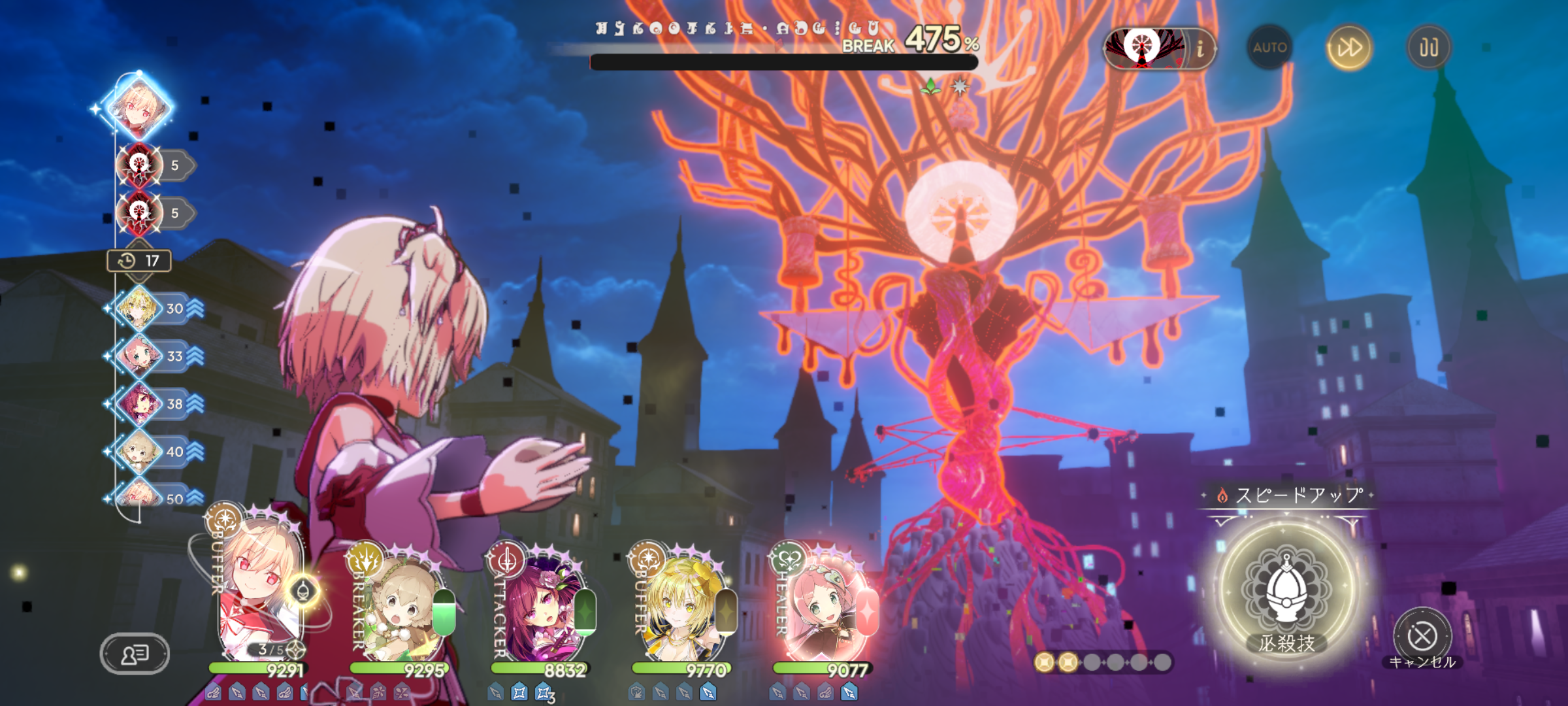This screenshot has width=1568, height=706.
Task: Open the party status list button
Action: [135, 653]
